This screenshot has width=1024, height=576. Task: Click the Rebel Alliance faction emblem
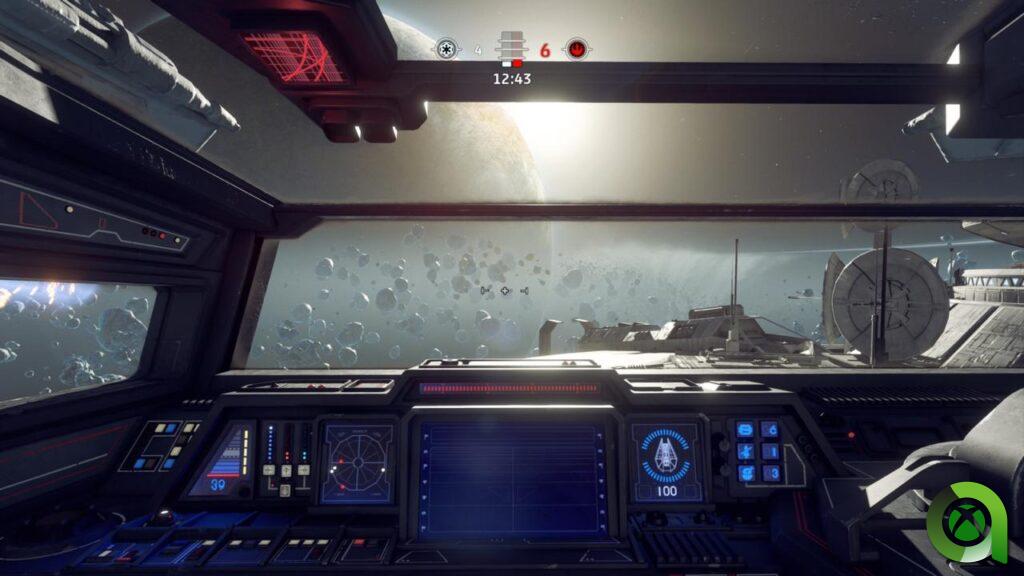coord(576,49)
